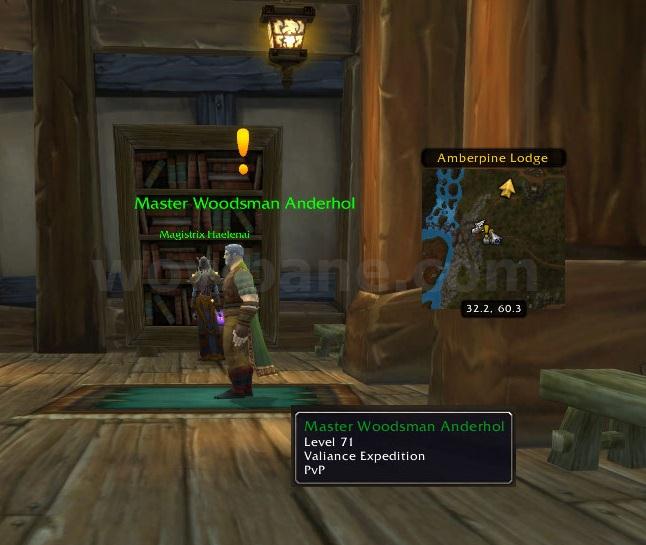Click the Amberpine Lodge zone name label
This screenshot has width=646, height=545.
490,158
